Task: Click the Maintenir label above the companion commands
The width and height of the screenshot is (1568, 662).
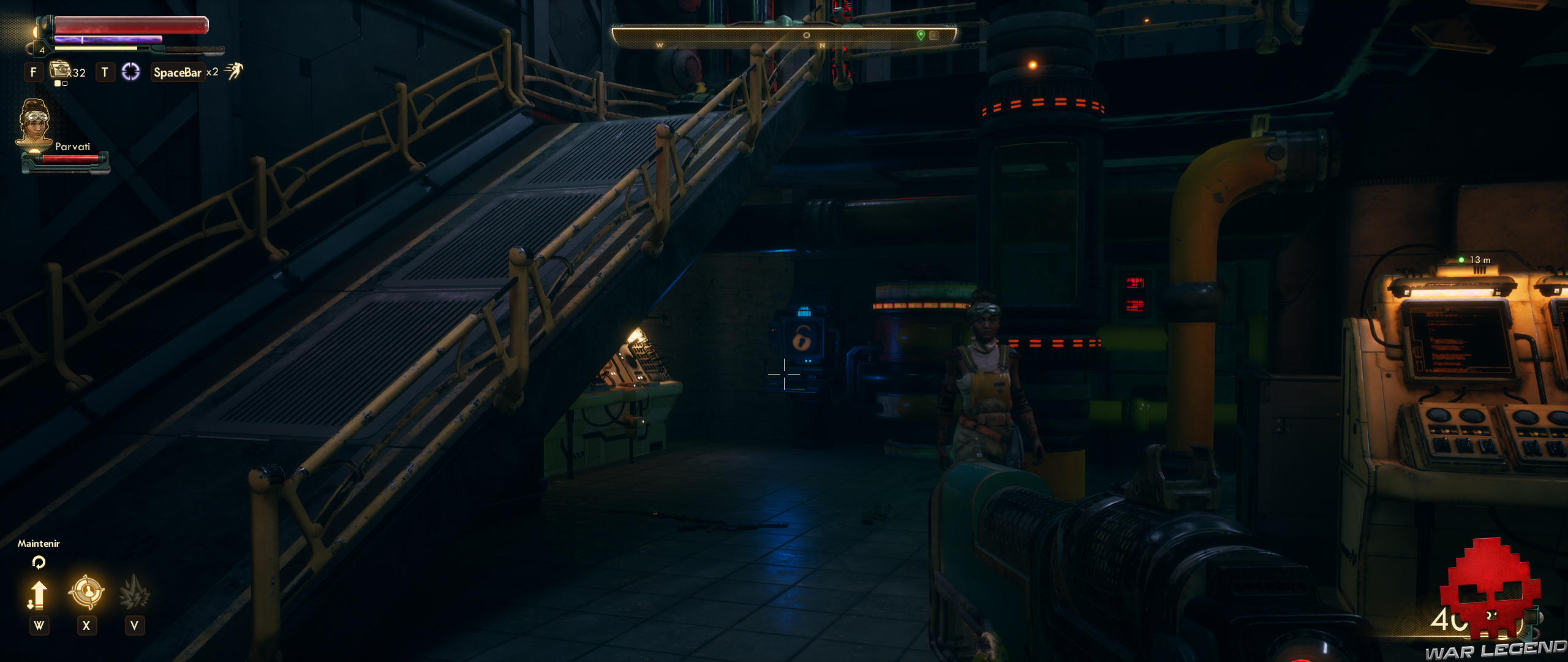Action: point(39,544)
